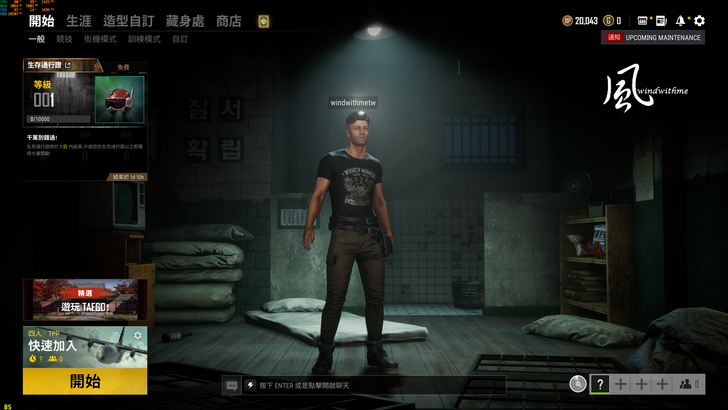Select the featured 遊玩 TAEGO banner
This screenshot has width=728, height=410.
click(x=85, y=298)
